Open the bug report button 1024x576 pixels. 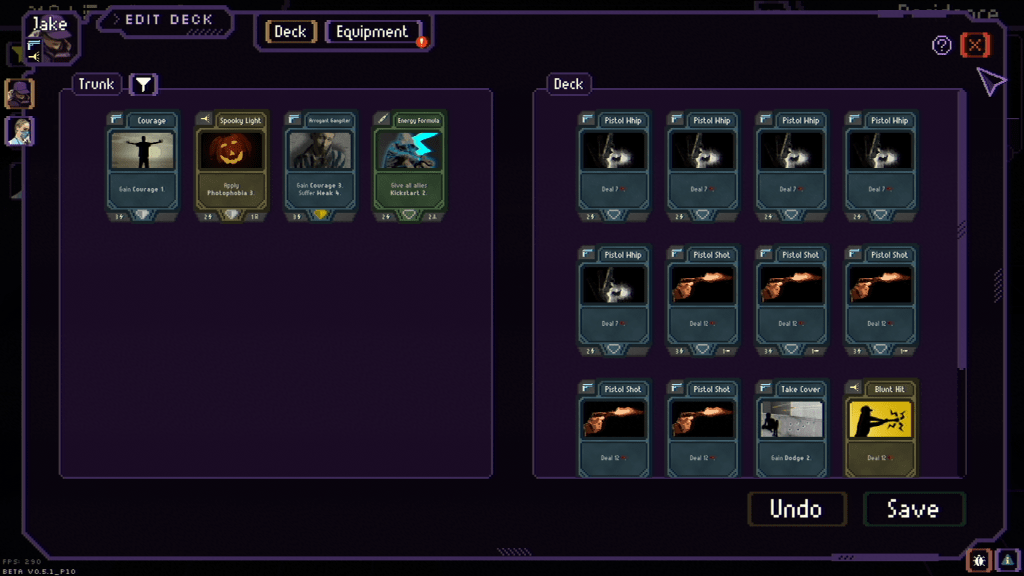[978, 561]
